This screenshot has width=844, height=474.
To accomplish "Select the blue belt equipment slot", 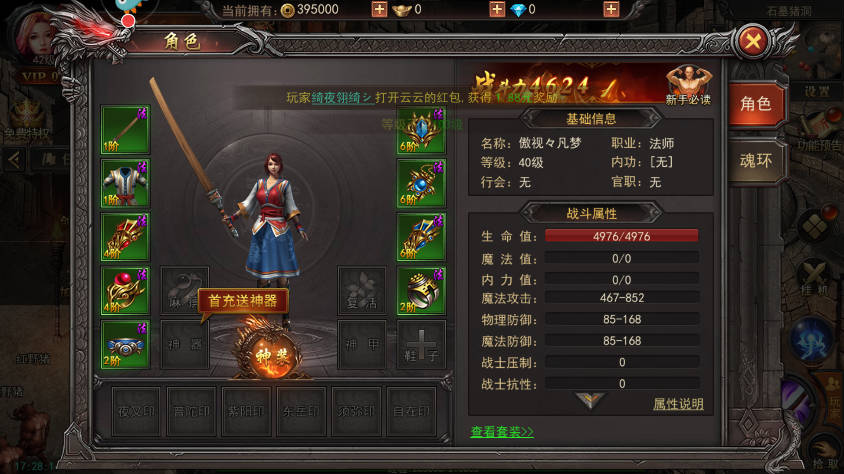I will (125, 344).
